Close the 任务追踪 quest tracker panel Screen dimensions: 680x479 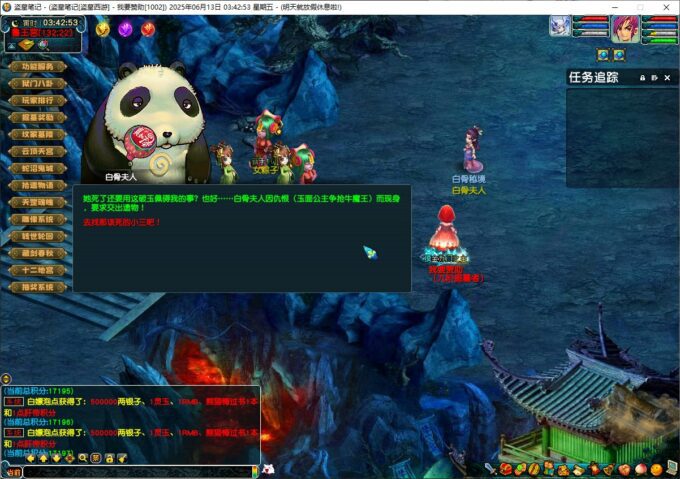tap(667, 78)
